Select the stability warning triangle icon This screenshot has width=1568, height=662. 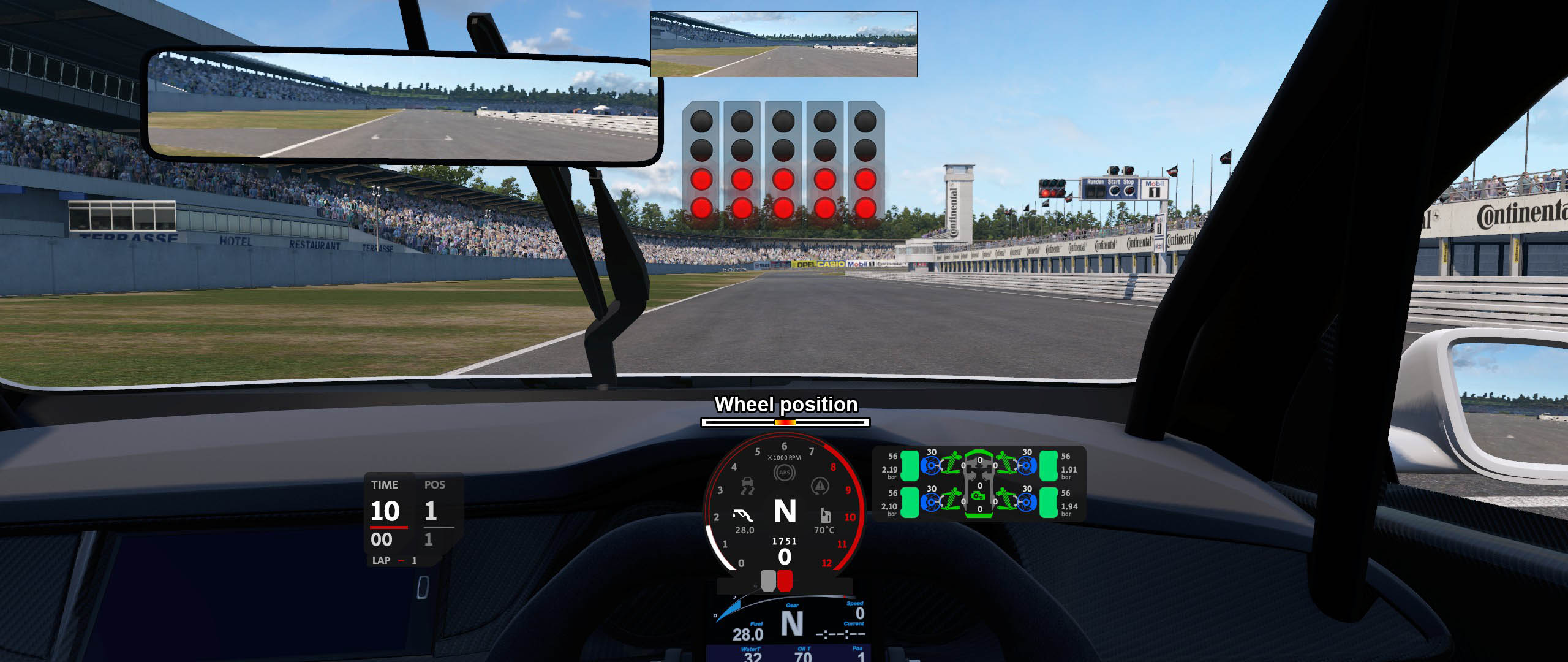pos(820,486)
